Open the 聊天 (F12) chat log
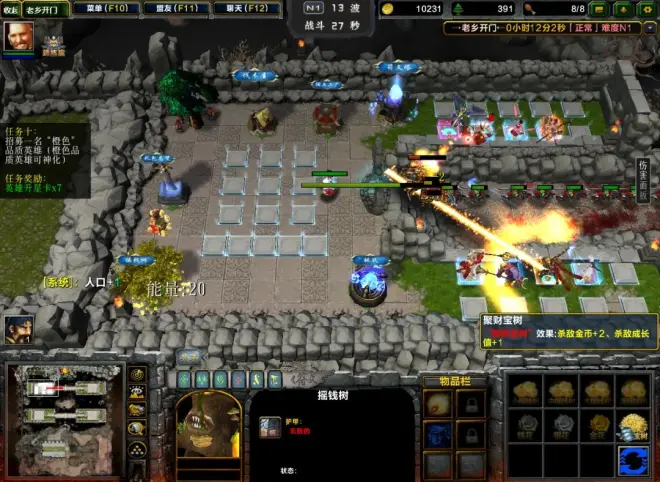Screen dimensions: 660x482 click(244, 8)
